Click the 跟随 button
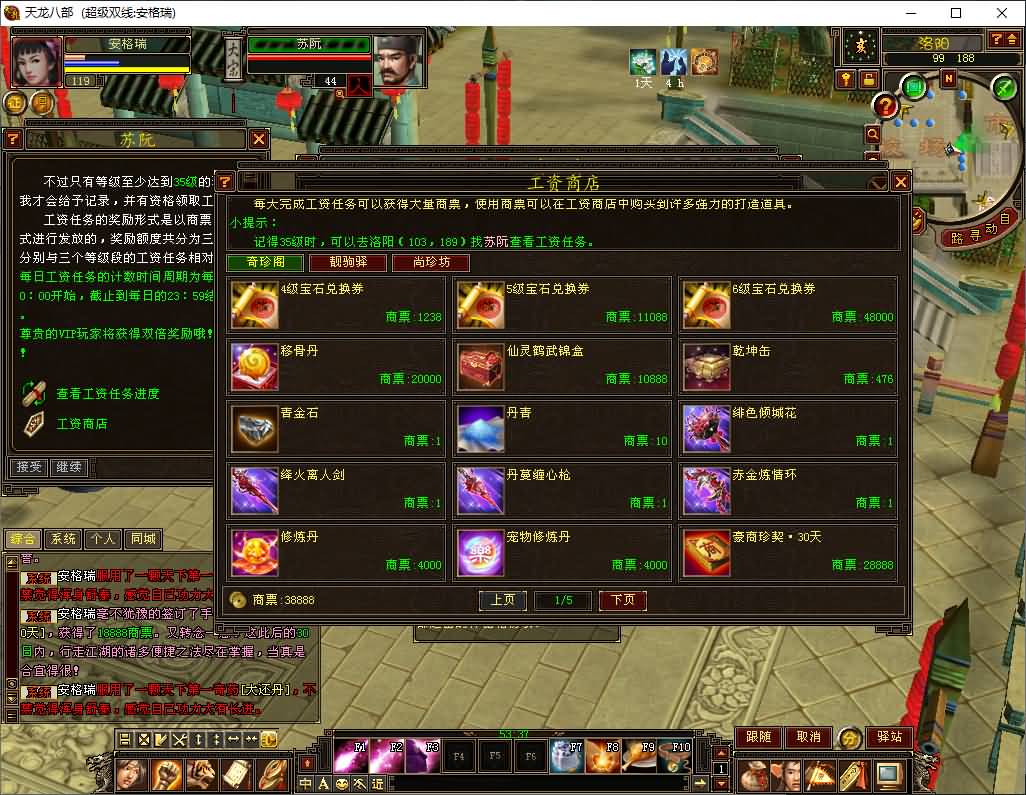The height and width of the screenshot is (795, 1026). pos(758,737)
